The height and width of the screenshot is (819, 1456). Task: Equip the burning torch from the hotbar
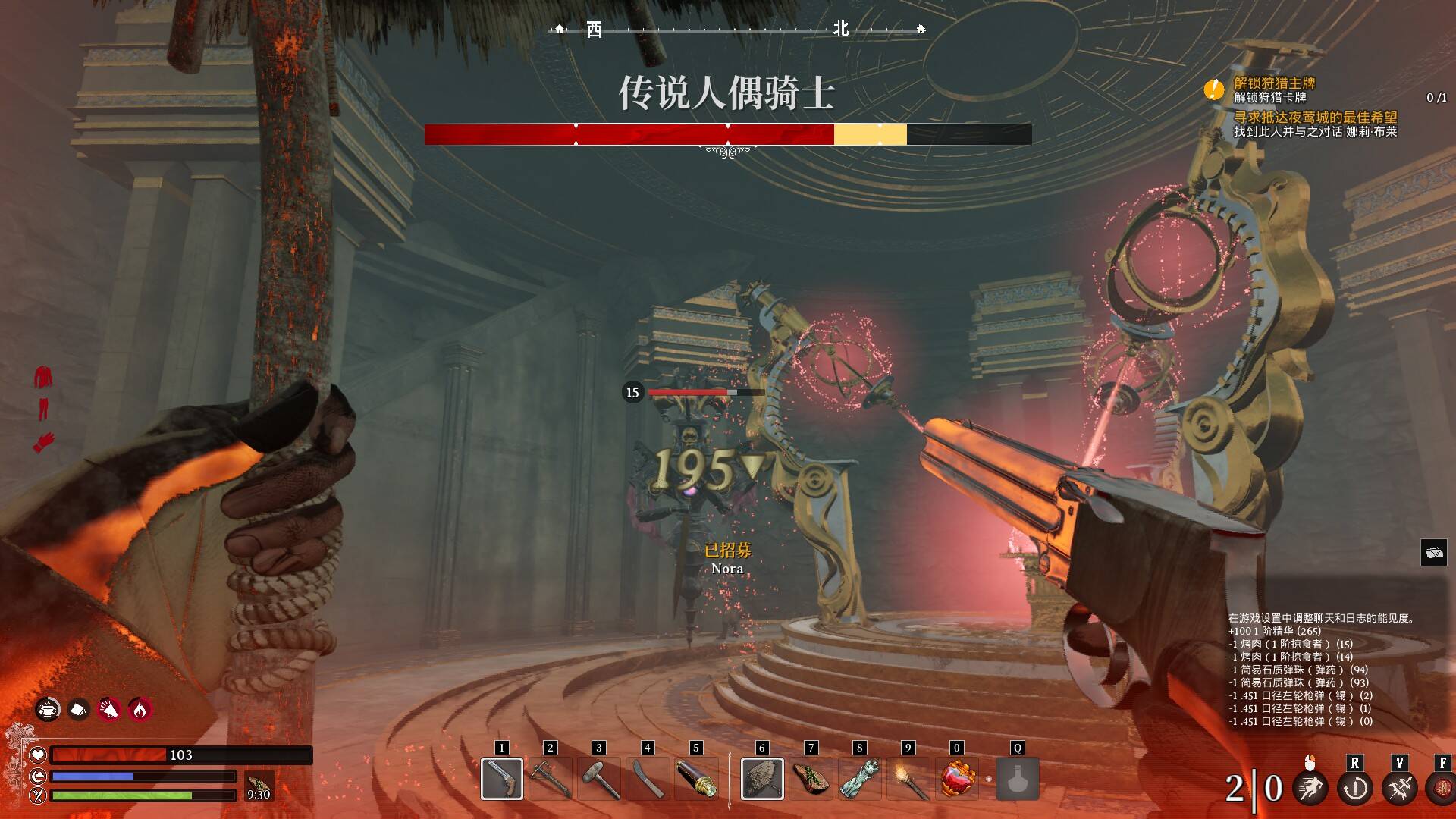(908, 778)
